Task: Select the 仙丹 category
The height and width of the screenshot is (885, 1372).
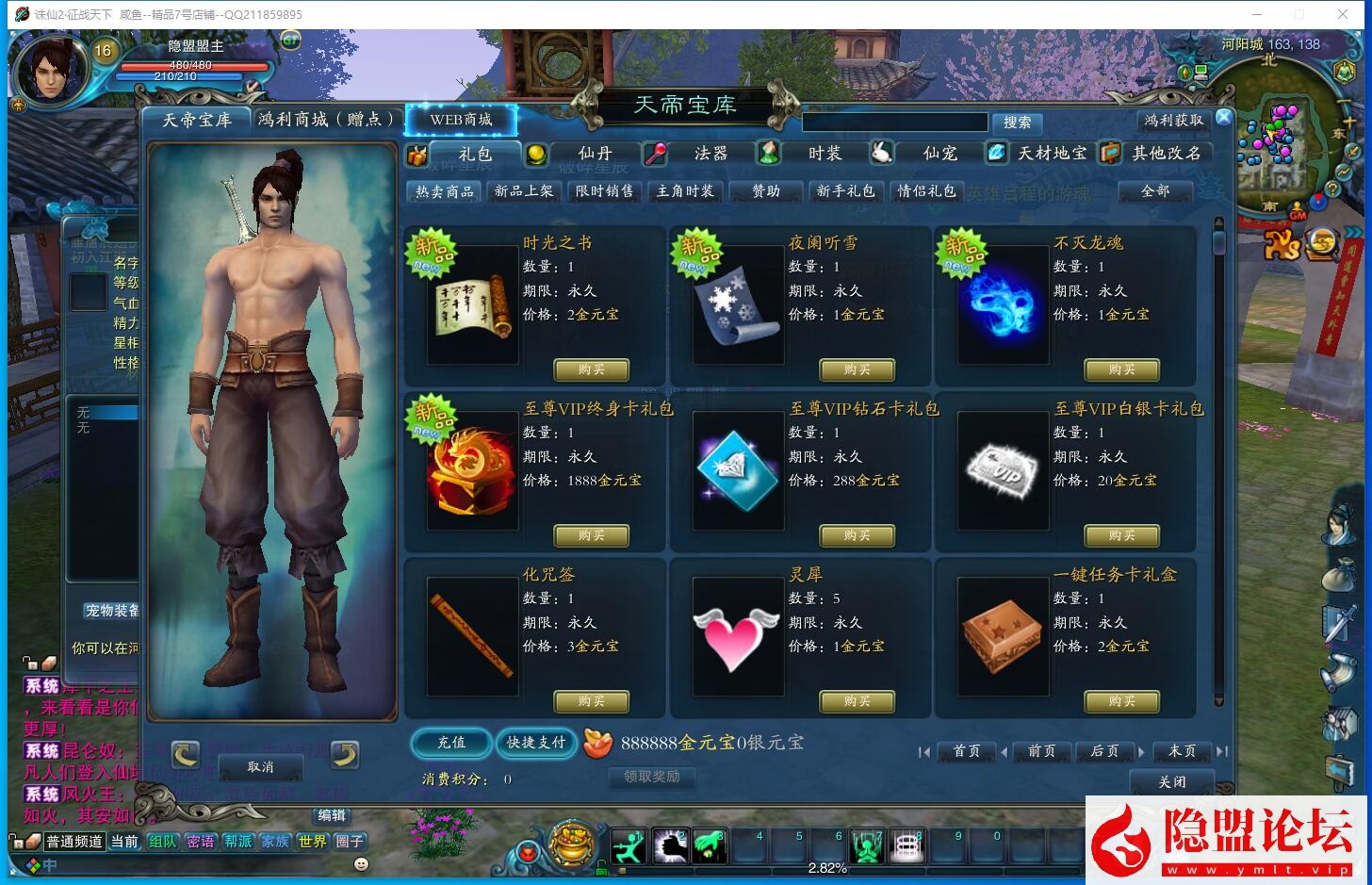Action: tap(595, 154)
